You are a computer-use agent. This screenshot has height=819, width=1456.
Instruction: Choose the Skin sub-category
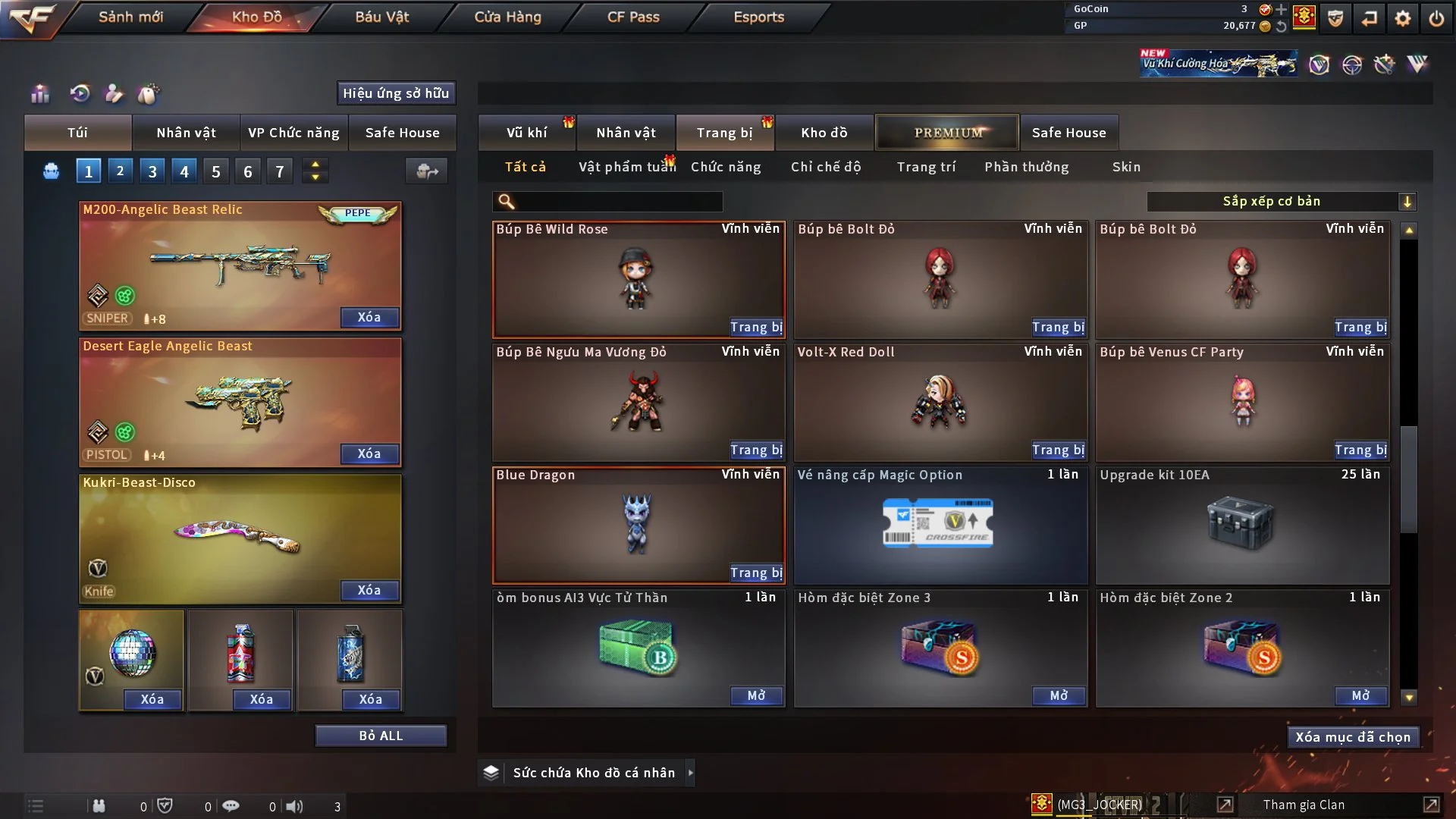pyautogui.click(x=1126, y=167)
